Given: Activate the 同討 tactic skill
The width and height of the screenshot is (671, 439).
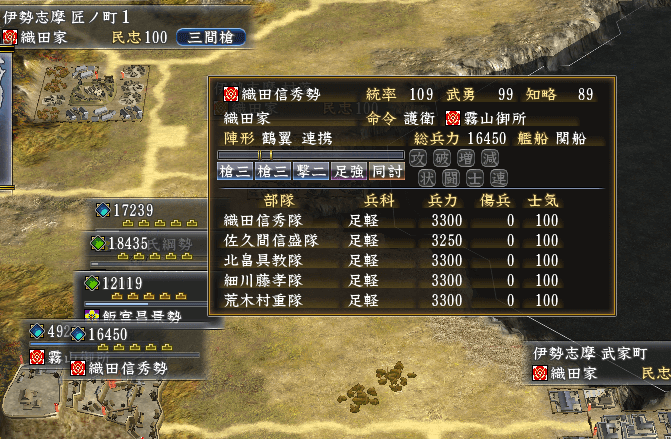Looking at the screenshot, I should (x=386, y=171).
